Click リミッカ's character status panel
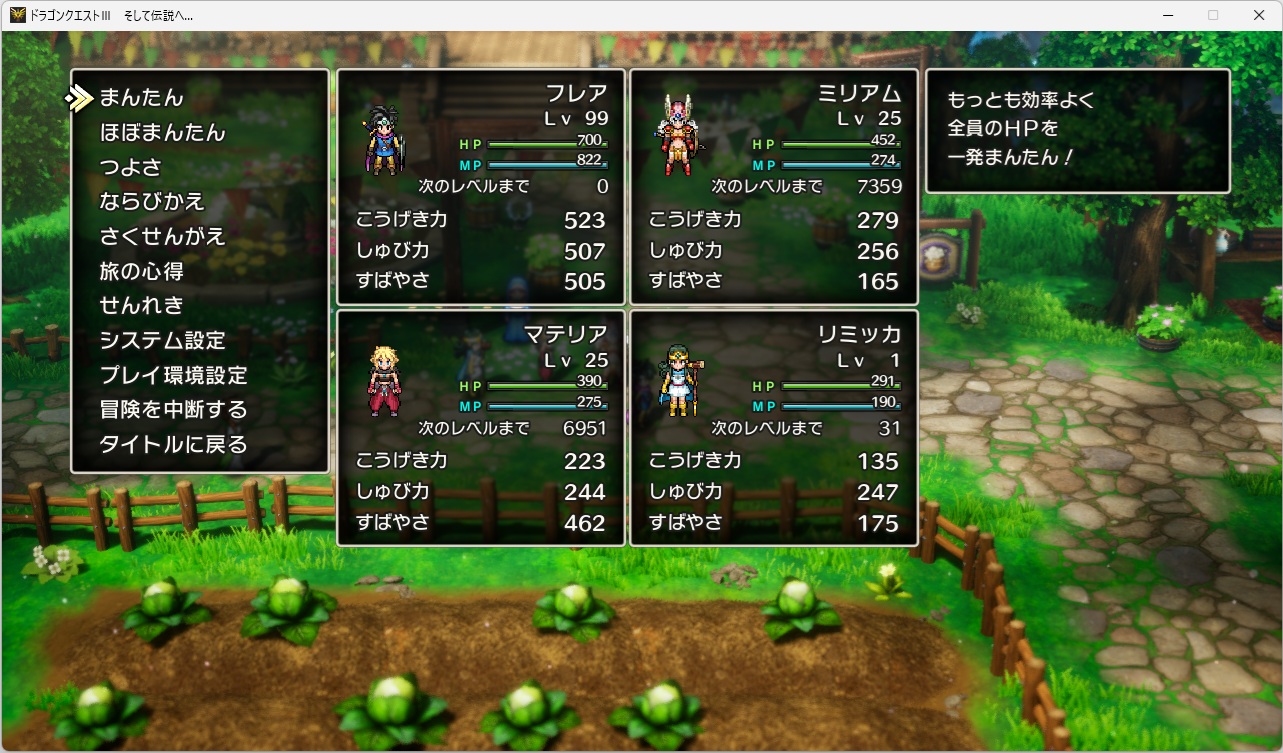Screen dimensions: 1283x753 click(x=774, y=428)
